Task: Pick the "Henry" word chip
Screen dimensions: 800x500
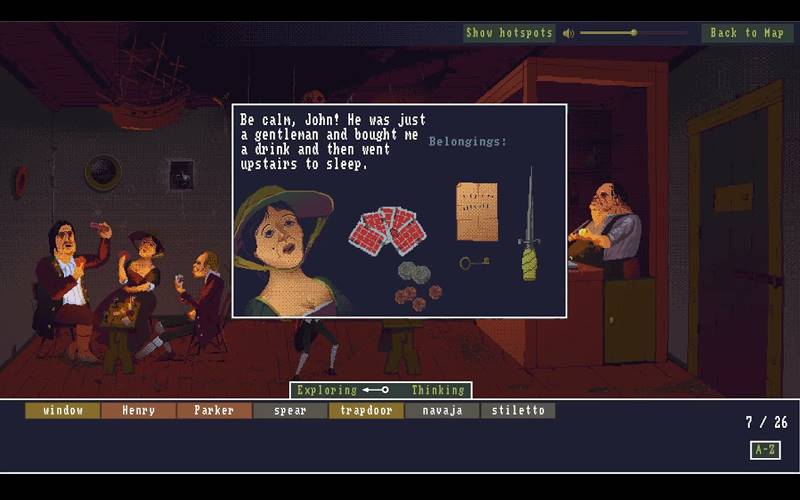Action: [x=137, y=410]
